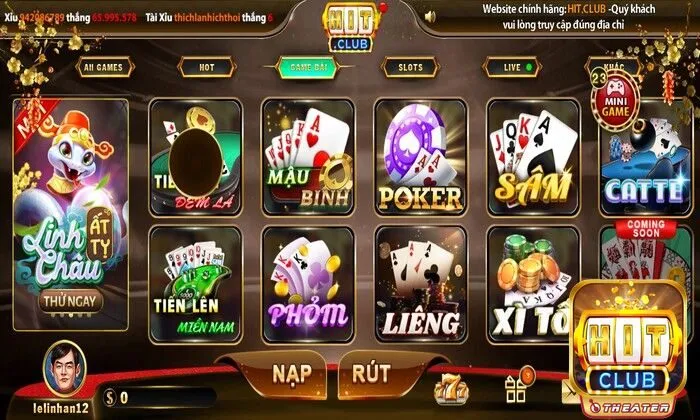Image resolution: width=700 pixels, height=420 pixels.
Task: Open the lelinhan12 player avatar
Action: coord(64,366)
